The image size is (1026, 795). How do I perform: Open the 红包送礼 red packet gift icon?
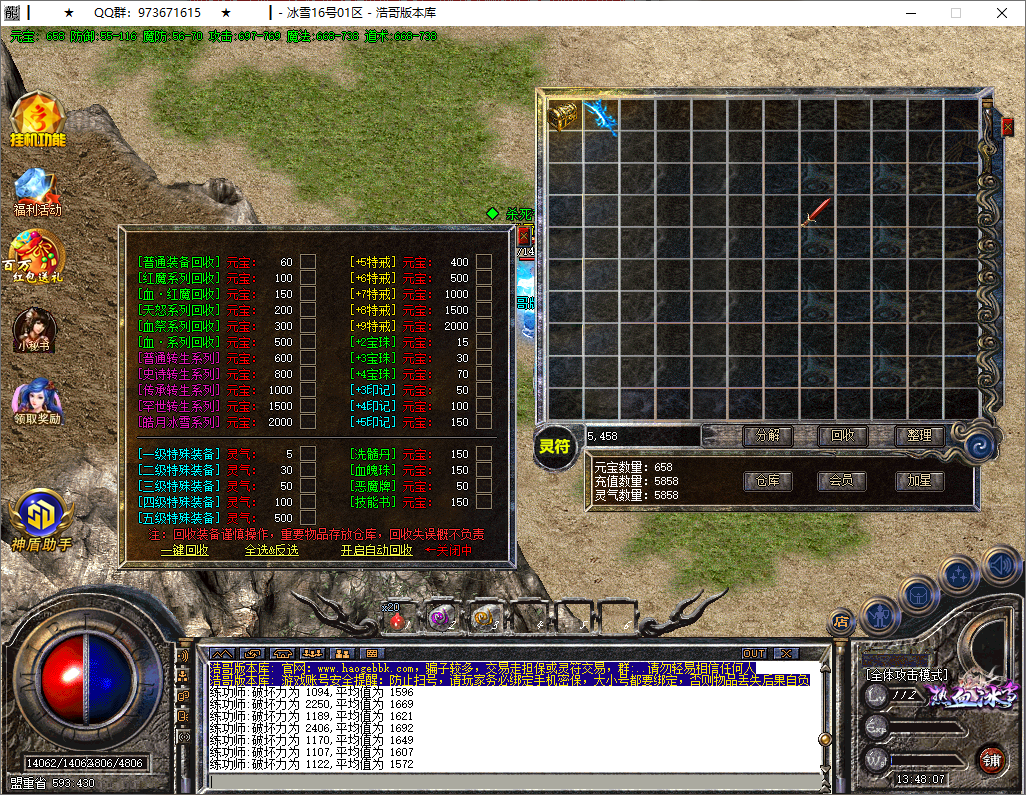[x=37, y=256]
